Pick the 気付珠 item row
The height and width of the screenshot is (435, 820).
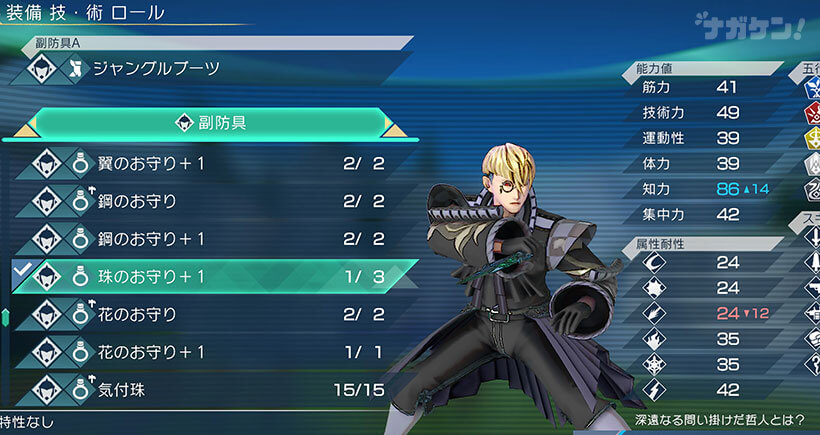[200, 390]
